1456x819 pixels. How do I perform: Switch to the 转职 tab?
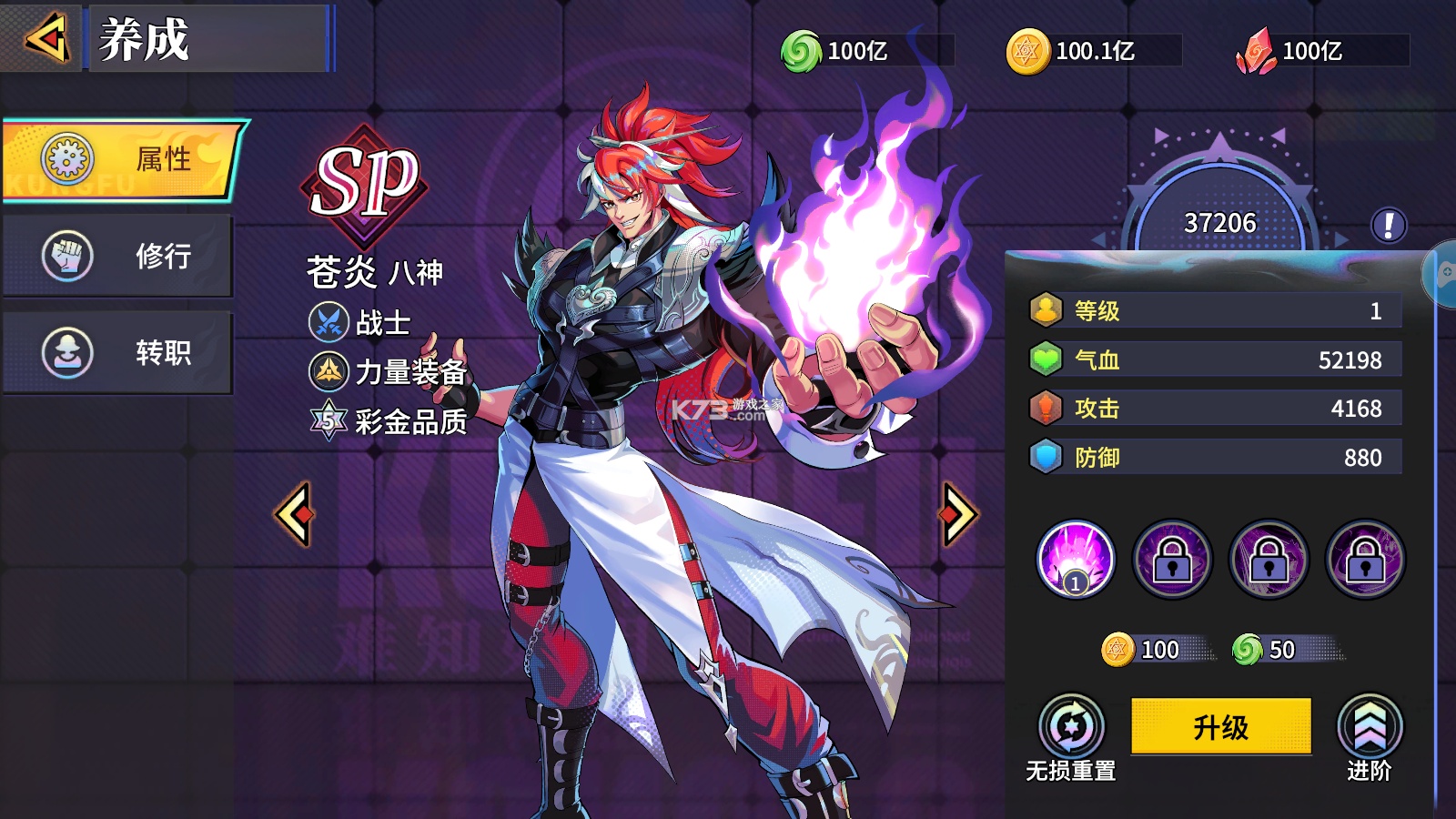point(118,353)
